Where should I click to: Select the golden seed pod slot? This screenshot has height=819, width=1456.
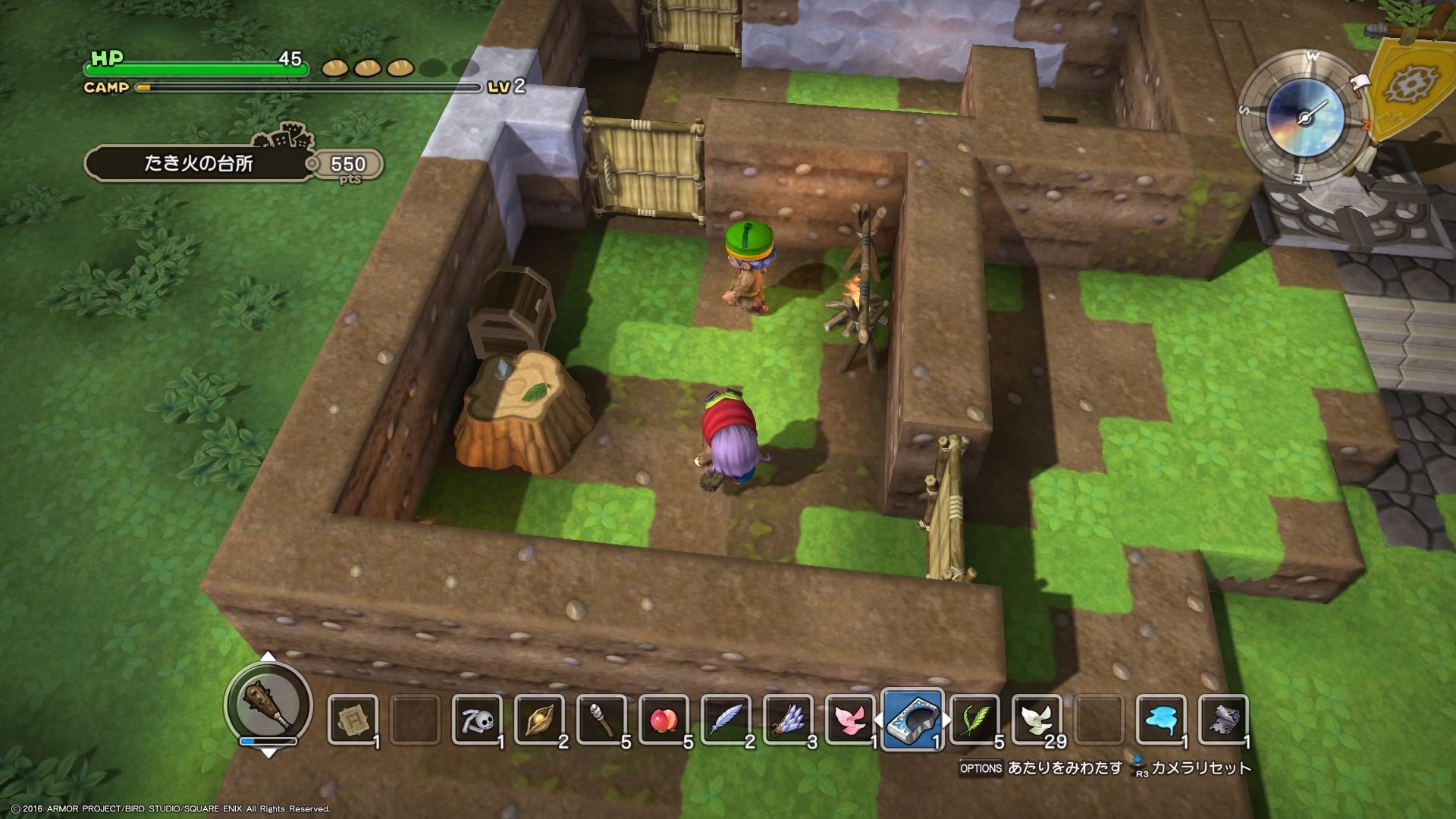(x=539, y=719)
